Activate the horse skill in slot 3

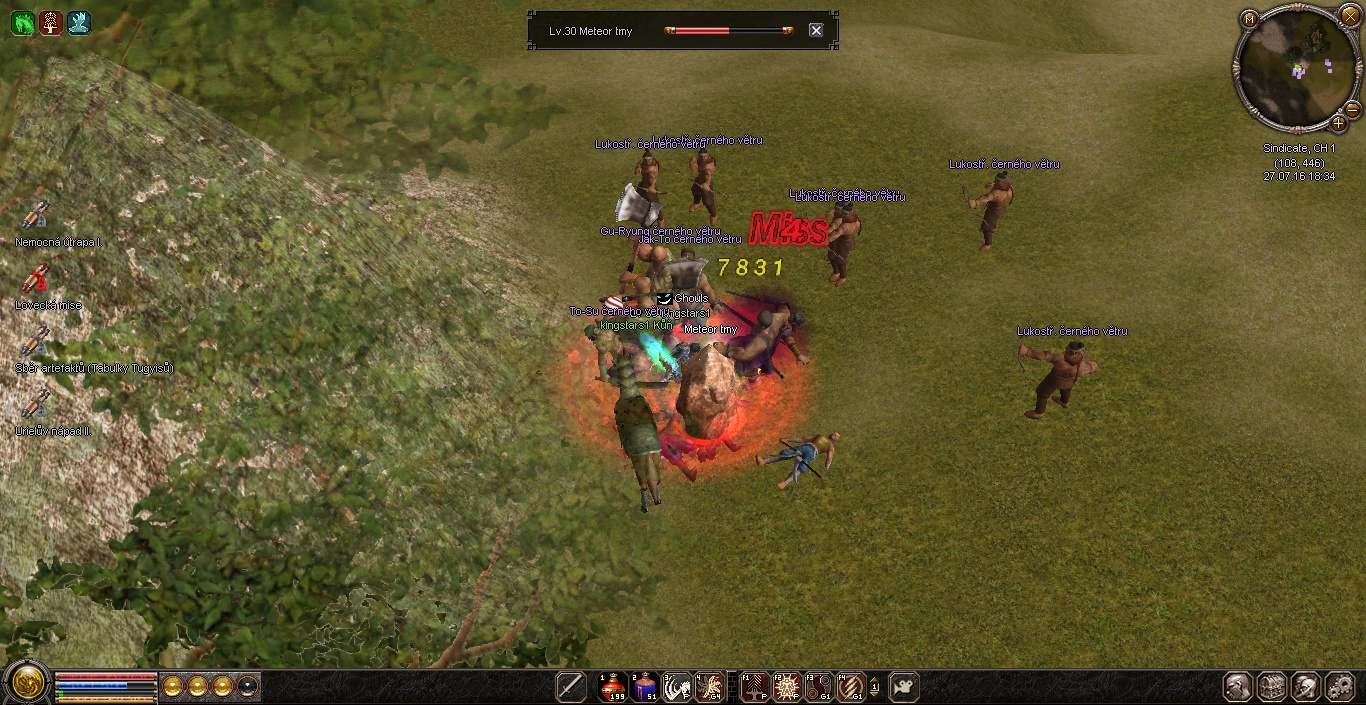[x=677, y=686]
